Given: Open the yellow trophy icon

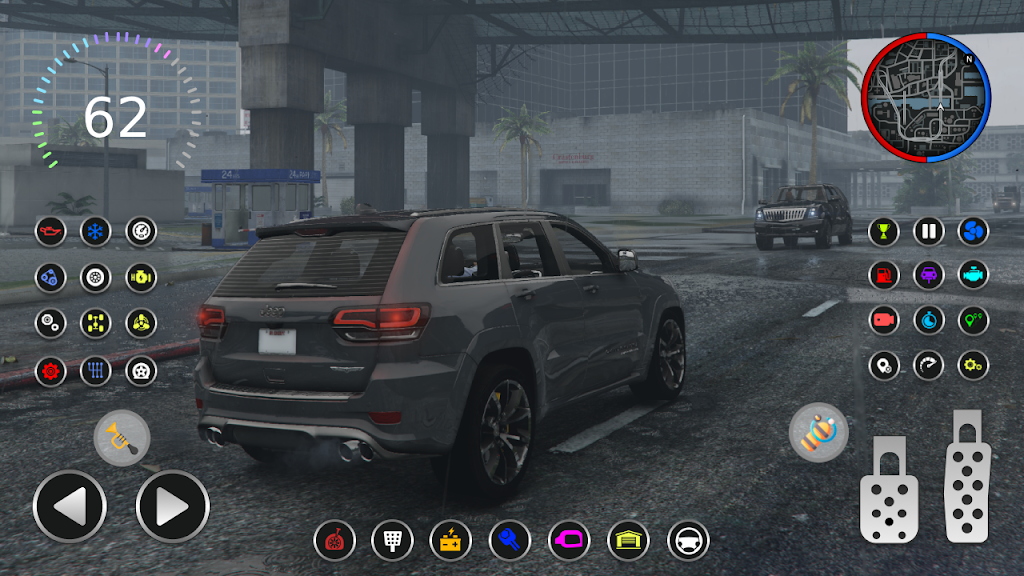Looking at the screenshot, I should point(883,232).
